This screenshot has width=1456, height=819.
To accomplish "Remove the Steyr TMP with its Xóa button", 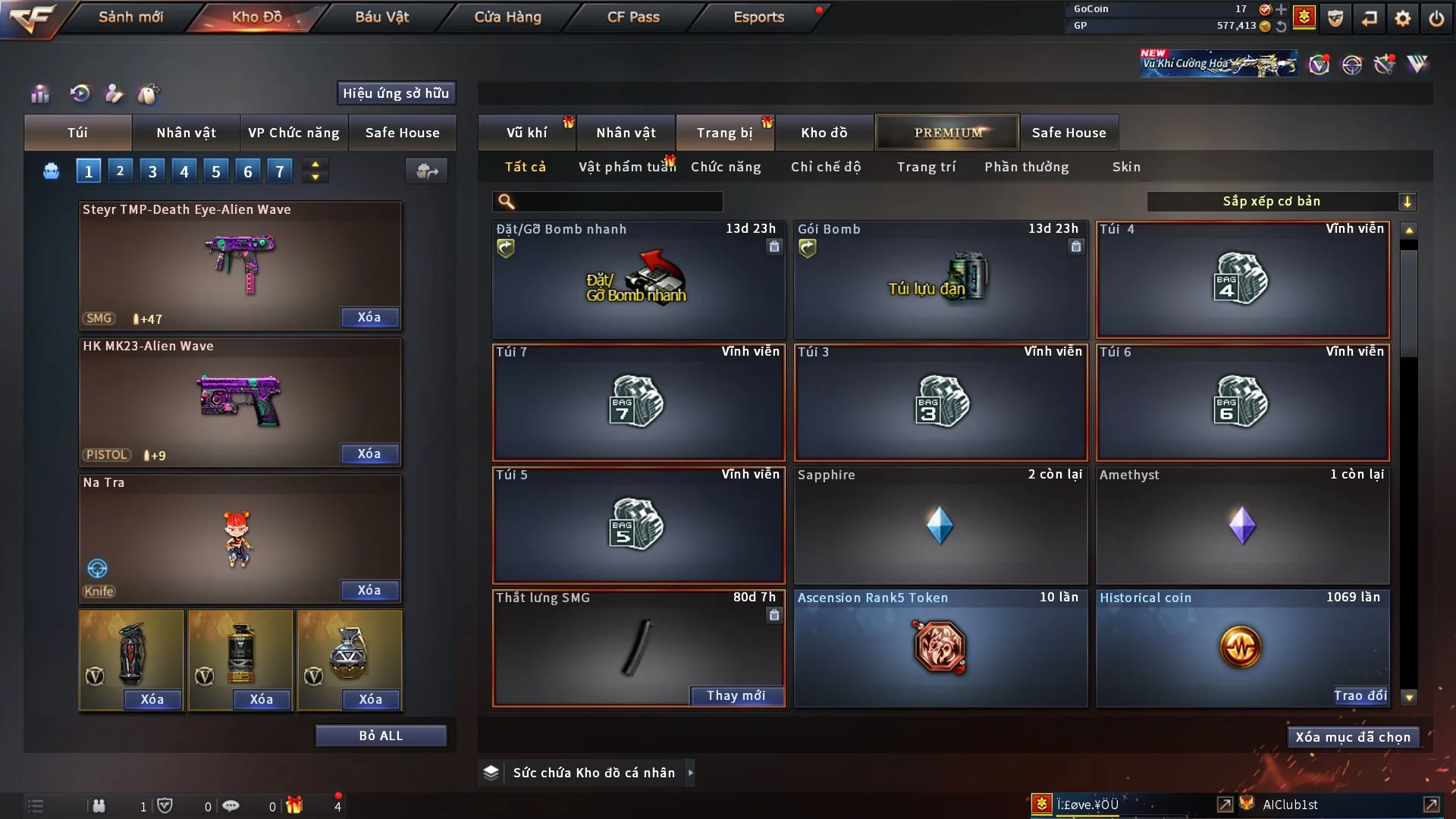I will pyautogui.click(x=369, y=318).
